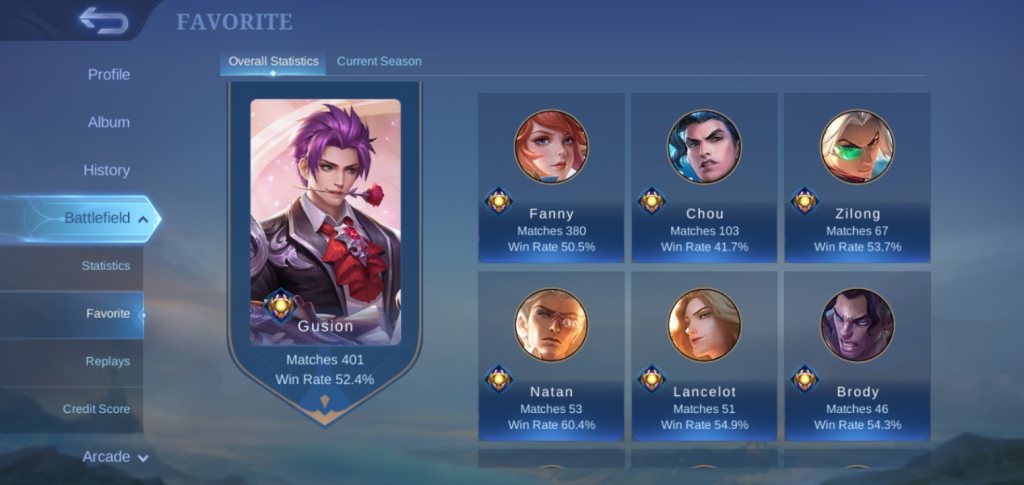View the Replays submenu

click(x=107, y=361)
